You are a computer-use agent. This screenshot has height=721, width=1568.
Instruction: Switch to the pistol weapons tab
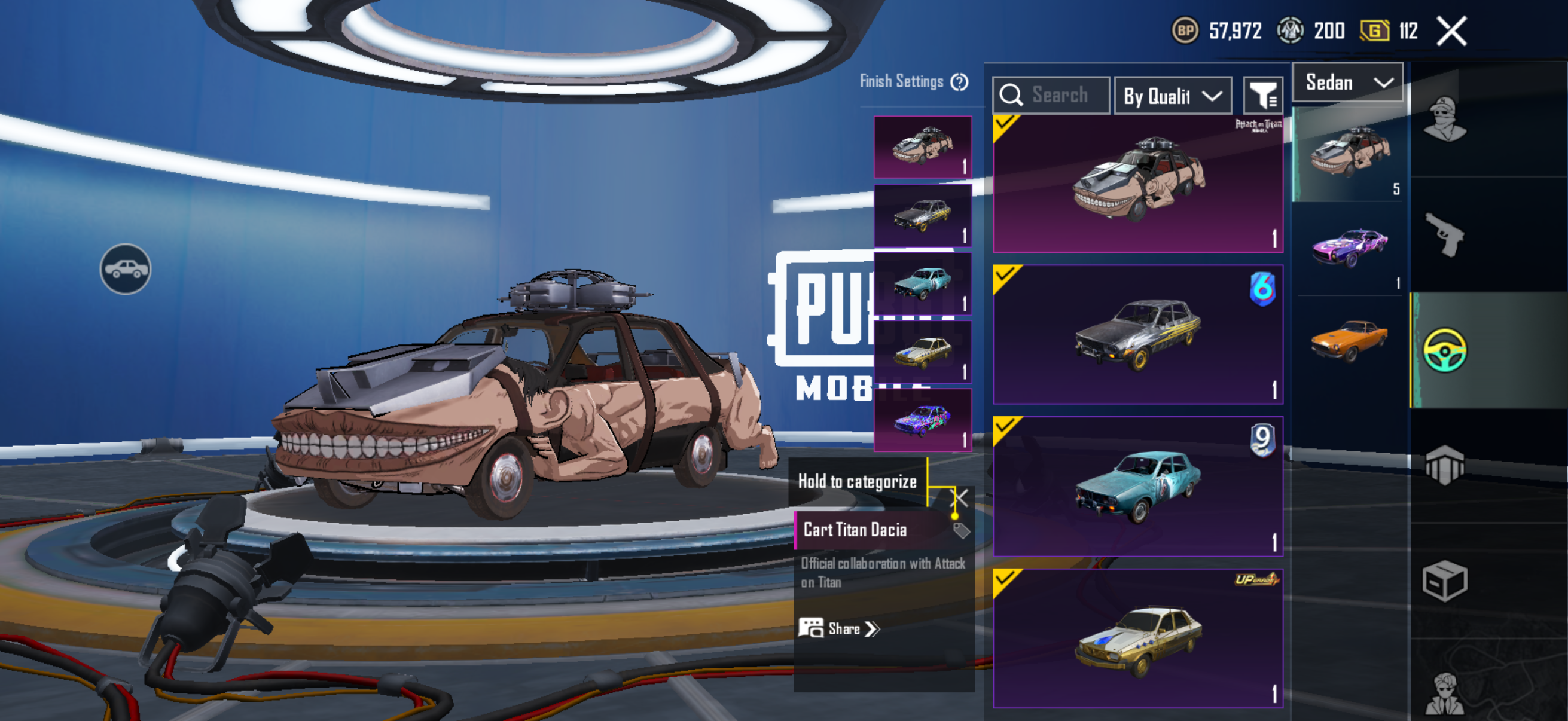[x=1444, y=234]
